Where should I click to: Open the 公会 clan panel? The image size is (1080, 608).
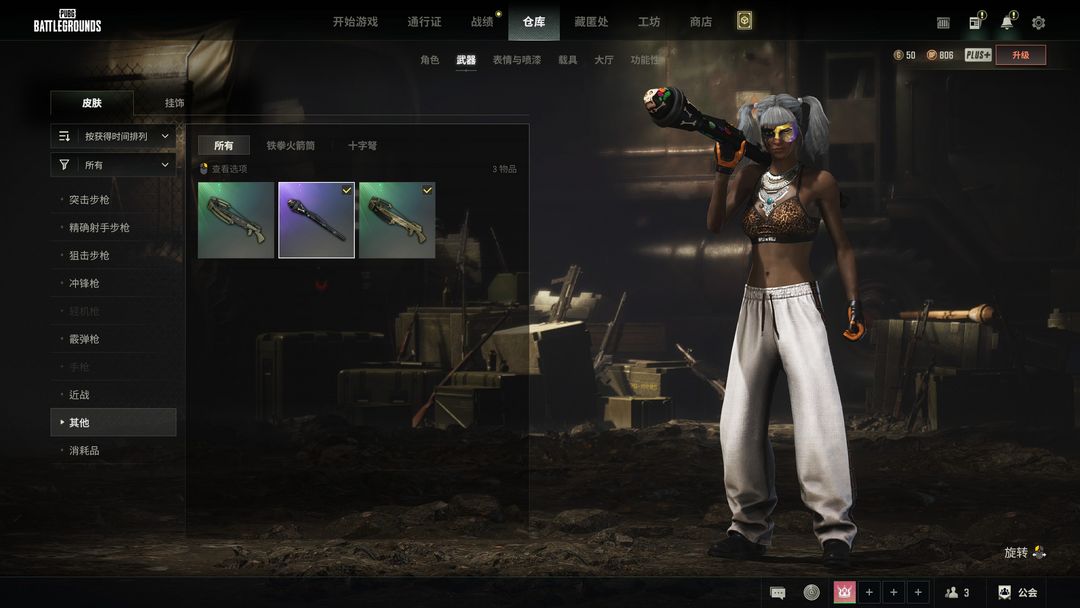tap(1017, 593)
